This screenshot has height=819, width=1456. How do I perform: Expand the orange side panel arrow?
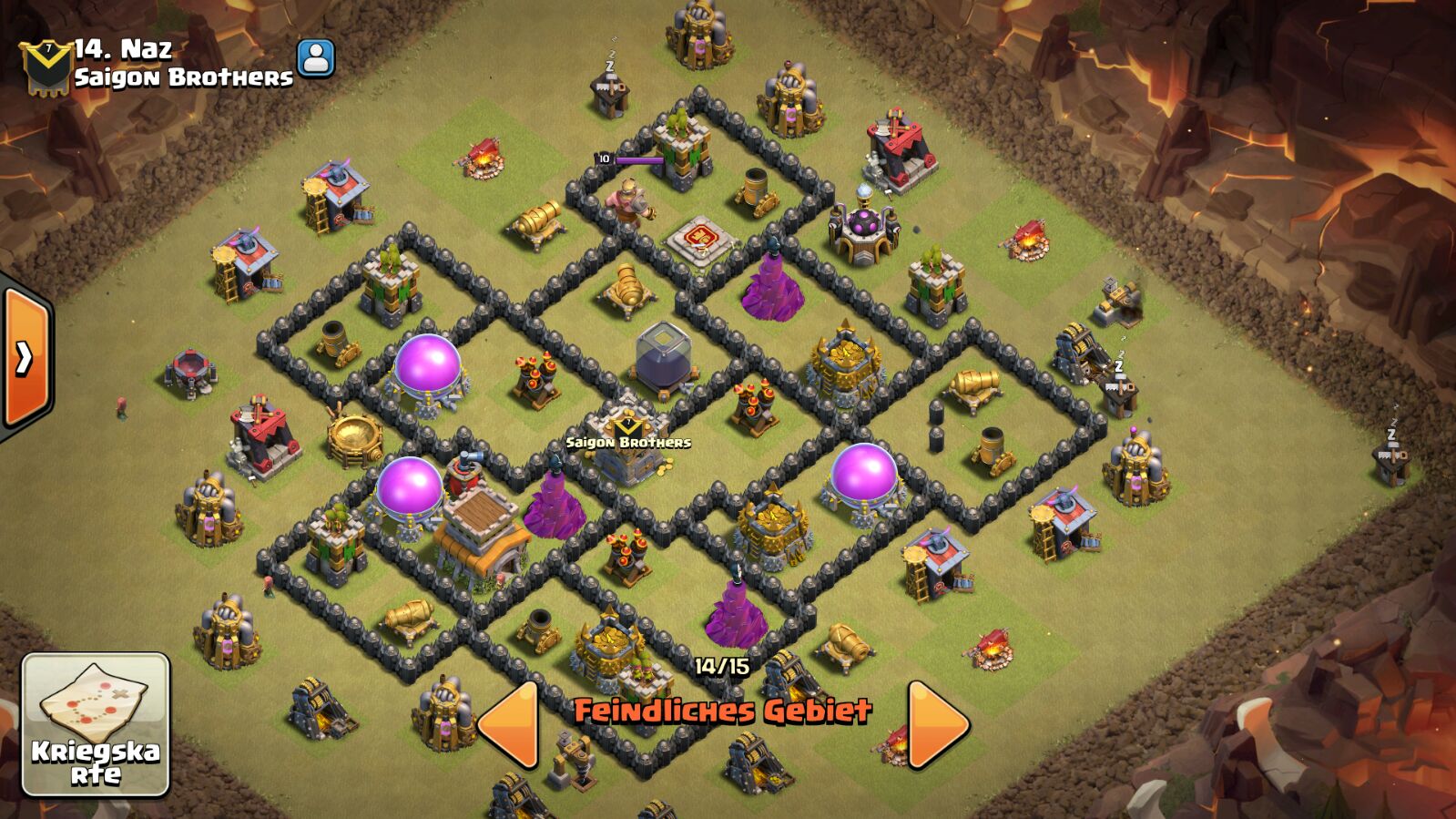(25, 358)
